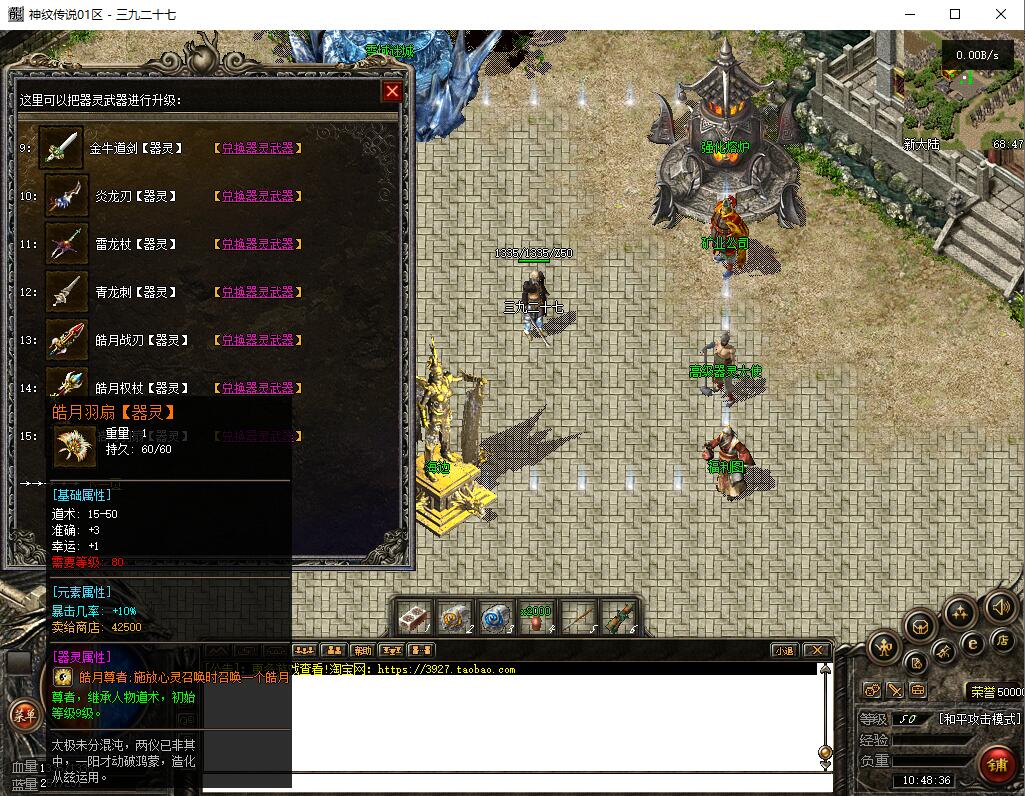1025x796 pixels.
Task: Select the 炎龙刃 blade icon
Action: [67, 196]
